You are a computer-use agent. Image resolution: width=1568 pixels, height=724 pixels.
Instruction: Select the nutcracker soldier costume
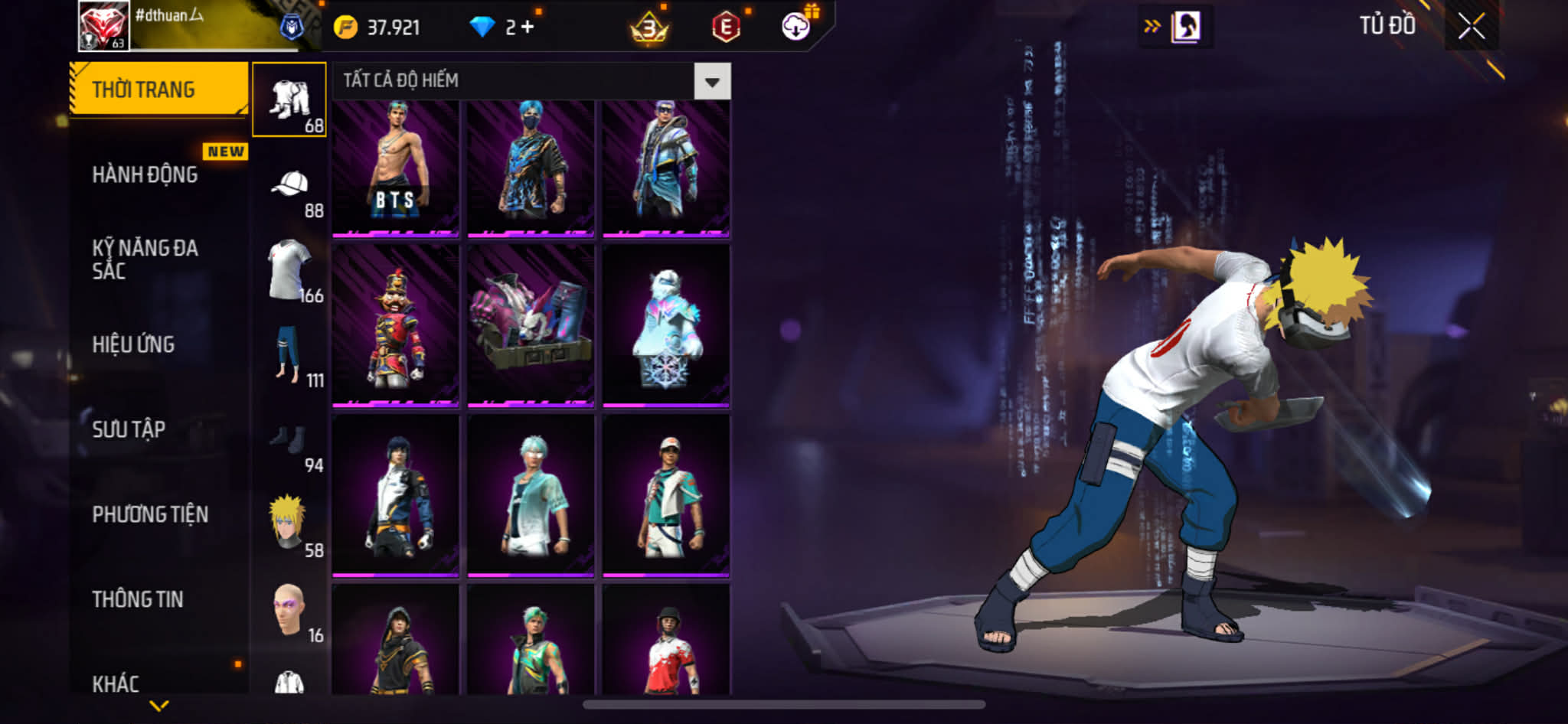[396, 325]
